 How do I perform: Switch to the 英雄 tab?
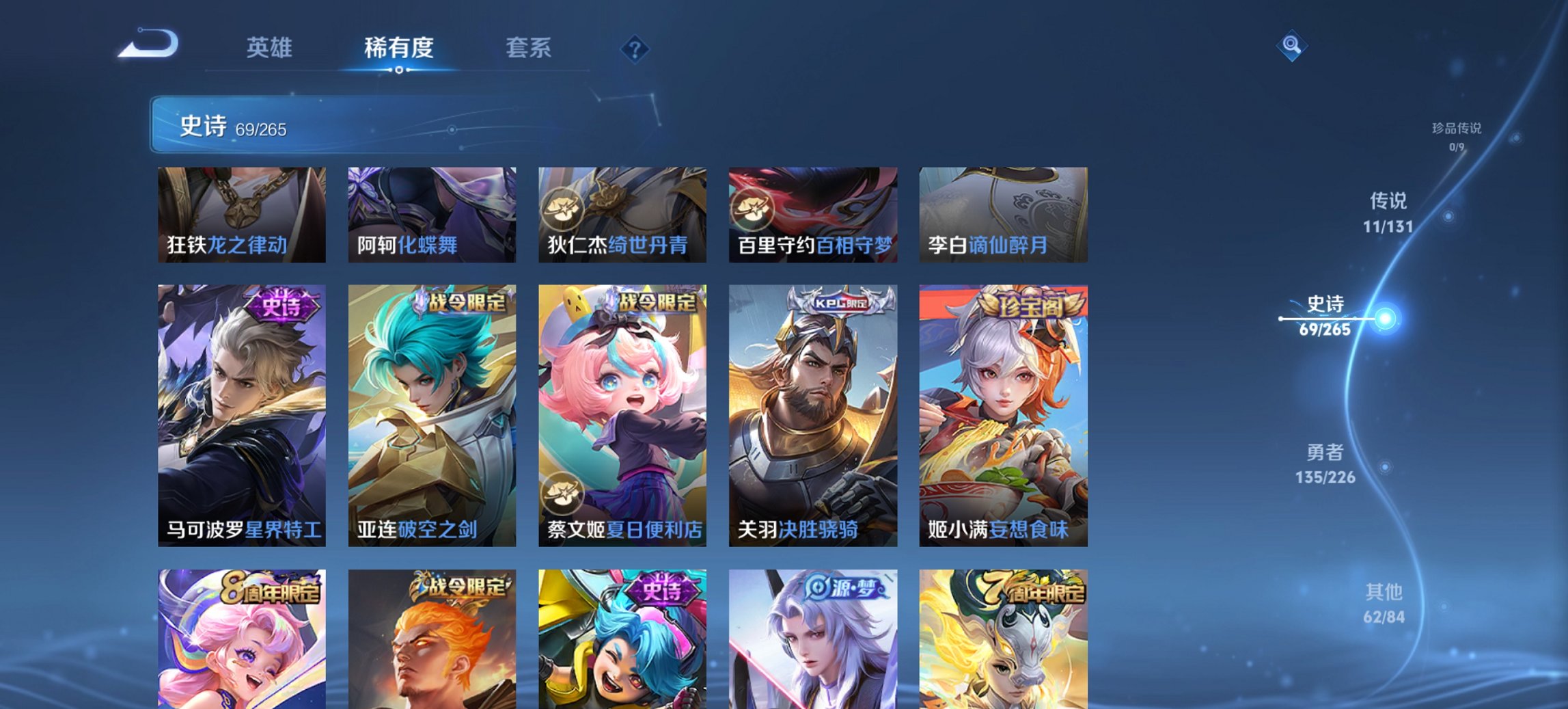click(x=271, y=48)
